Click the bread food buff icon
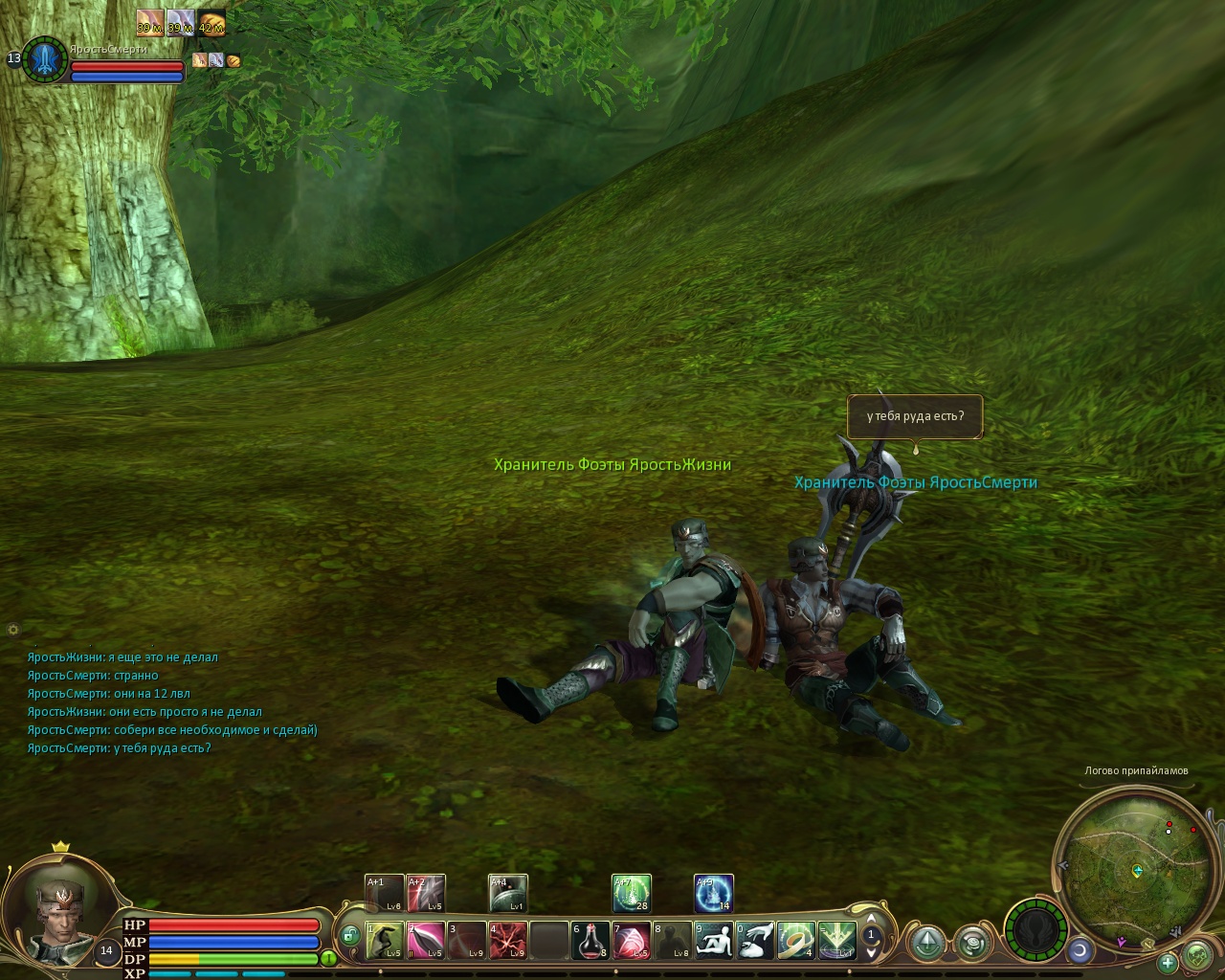Viewport: 1225px width, 980px height. [212, 21]
